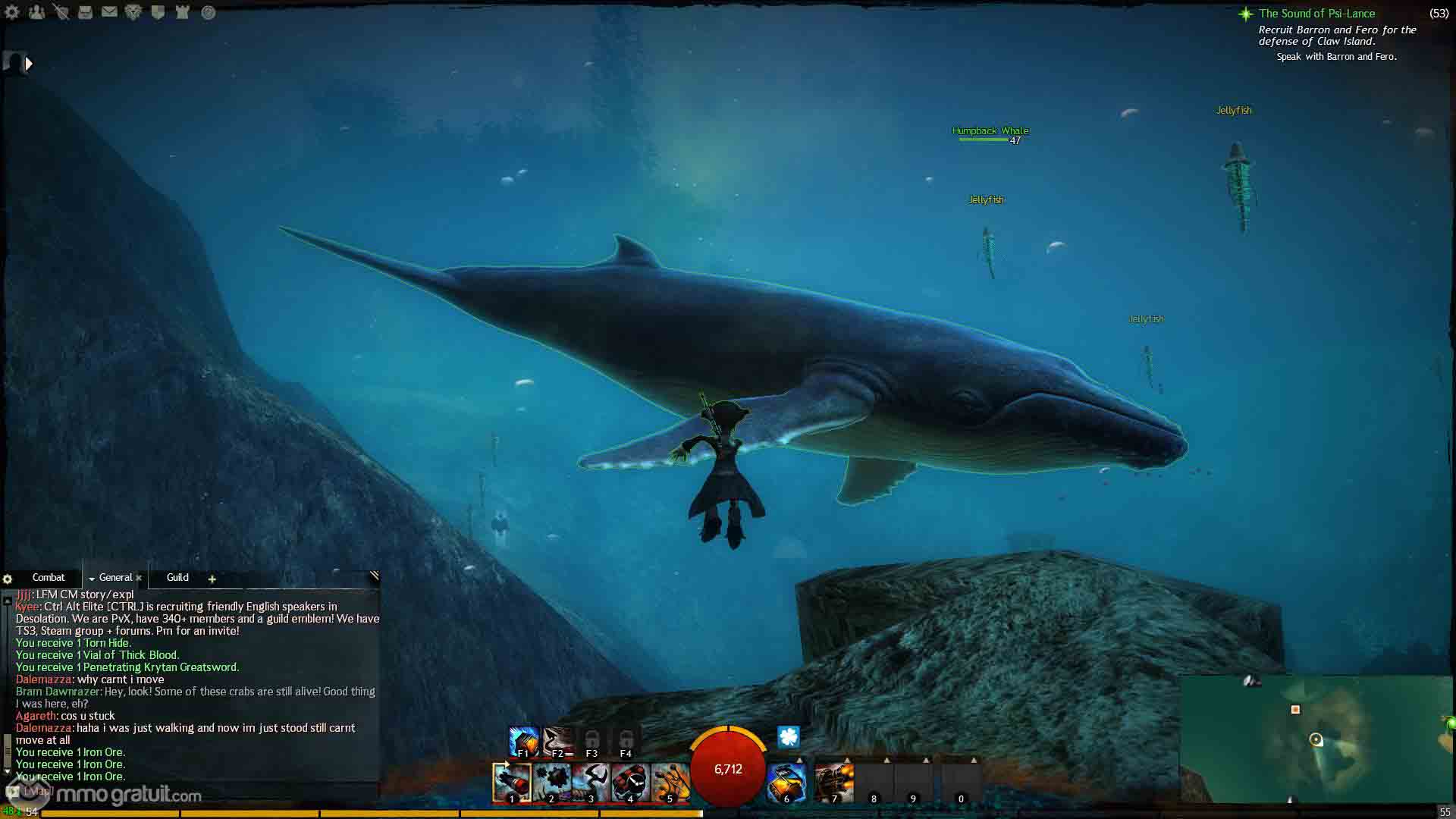
Task: Switch to the Guild chat tab
Action: 177,578
